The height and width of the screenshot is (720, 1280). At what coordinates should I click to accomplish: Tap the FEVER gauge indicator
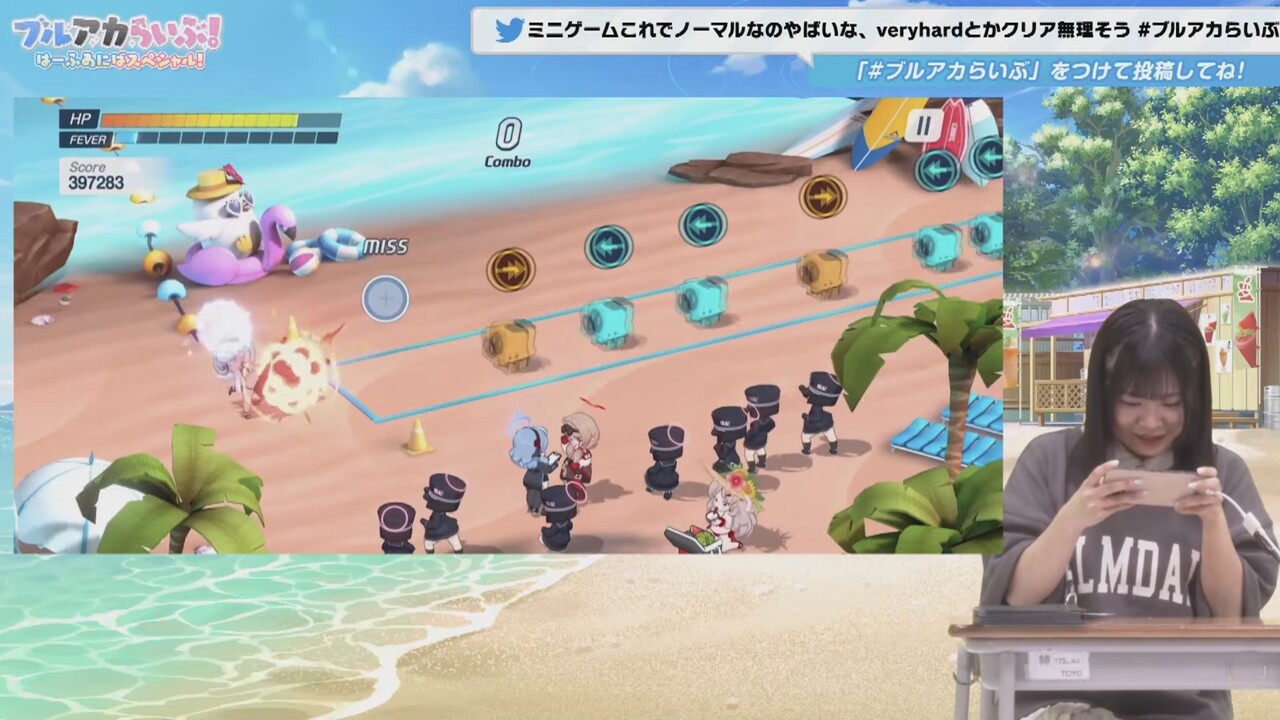90,140
